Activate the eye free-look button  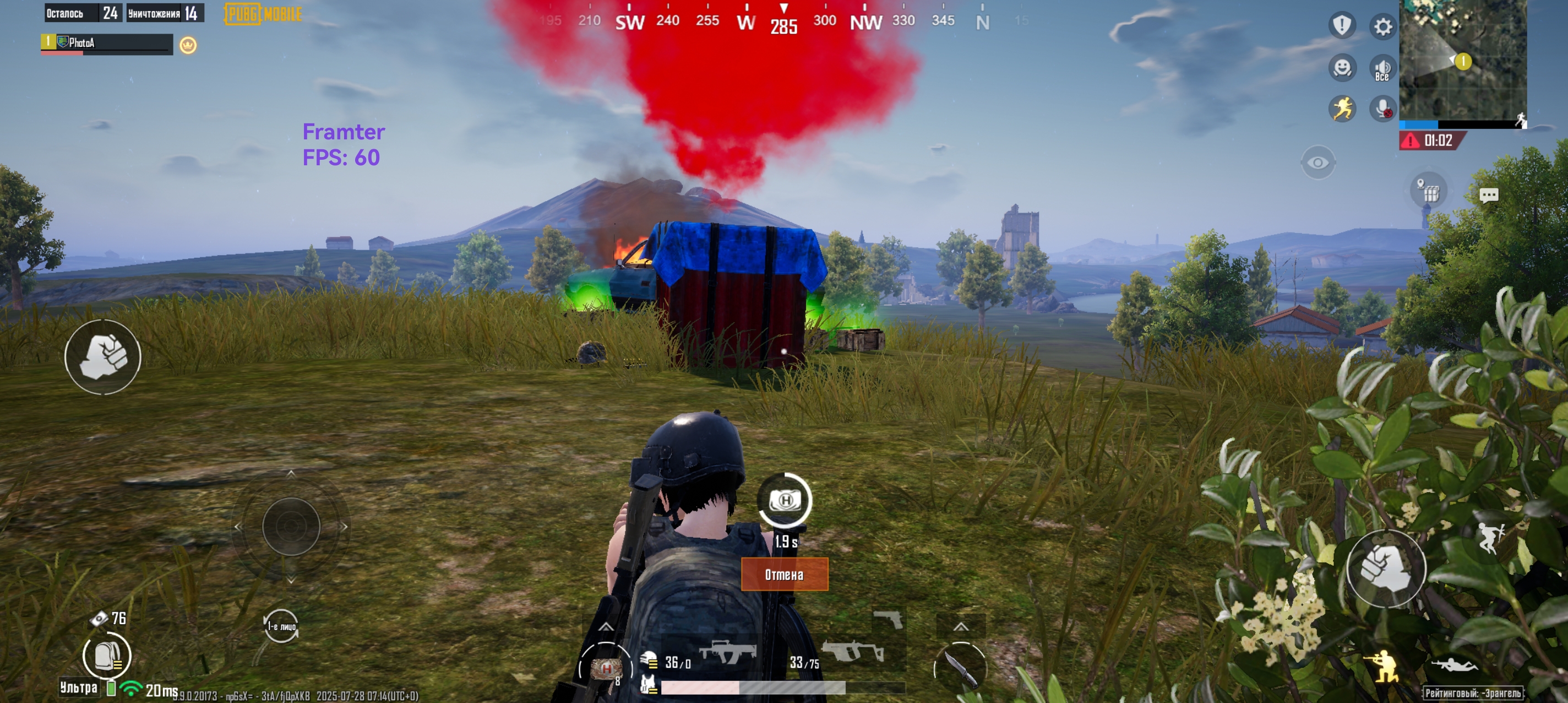(x=1318, y=163)
